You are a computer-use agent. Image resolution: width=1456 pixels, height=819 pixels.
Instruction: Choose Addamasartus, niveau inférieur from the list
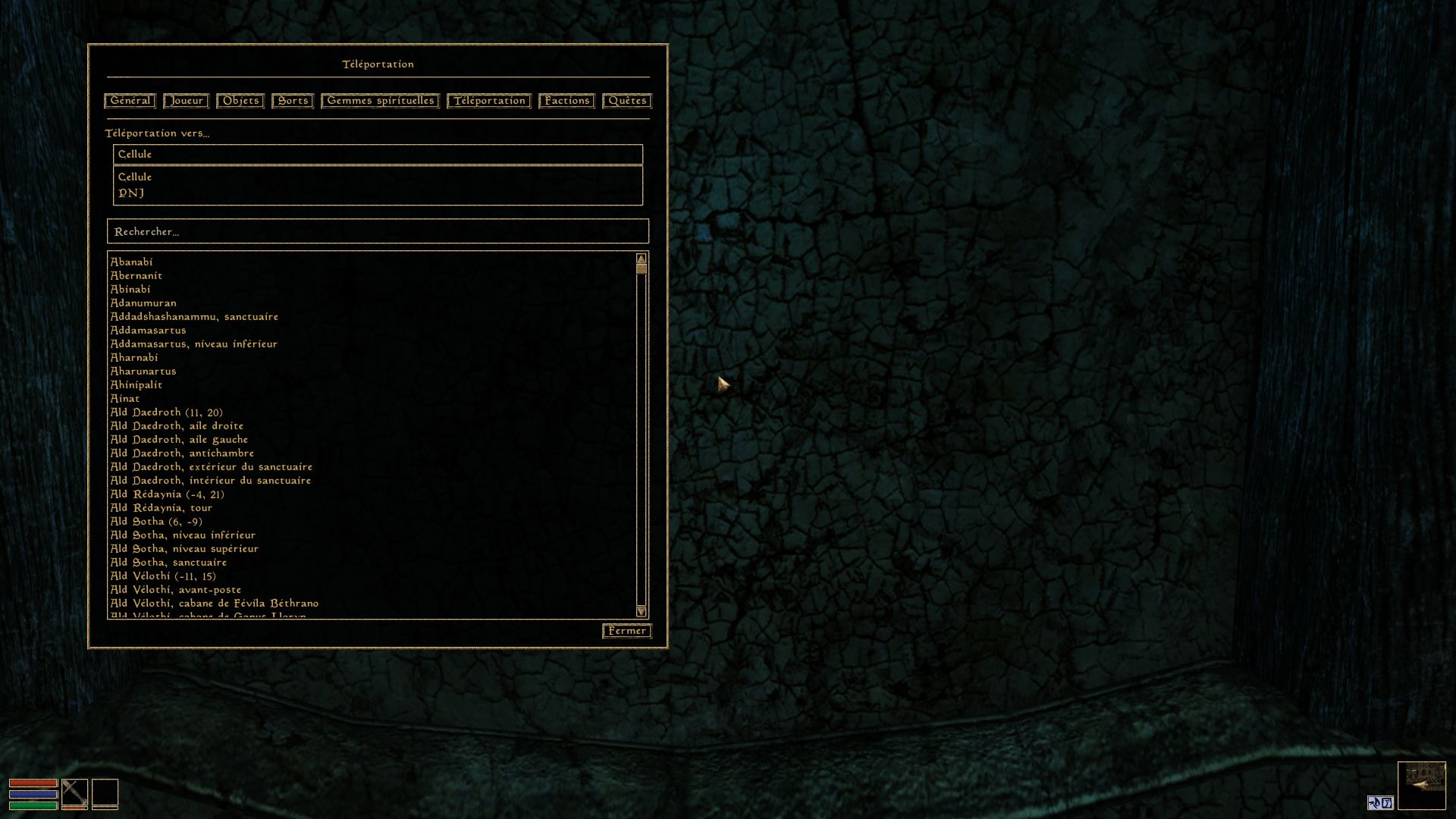(x=194, y=344)
